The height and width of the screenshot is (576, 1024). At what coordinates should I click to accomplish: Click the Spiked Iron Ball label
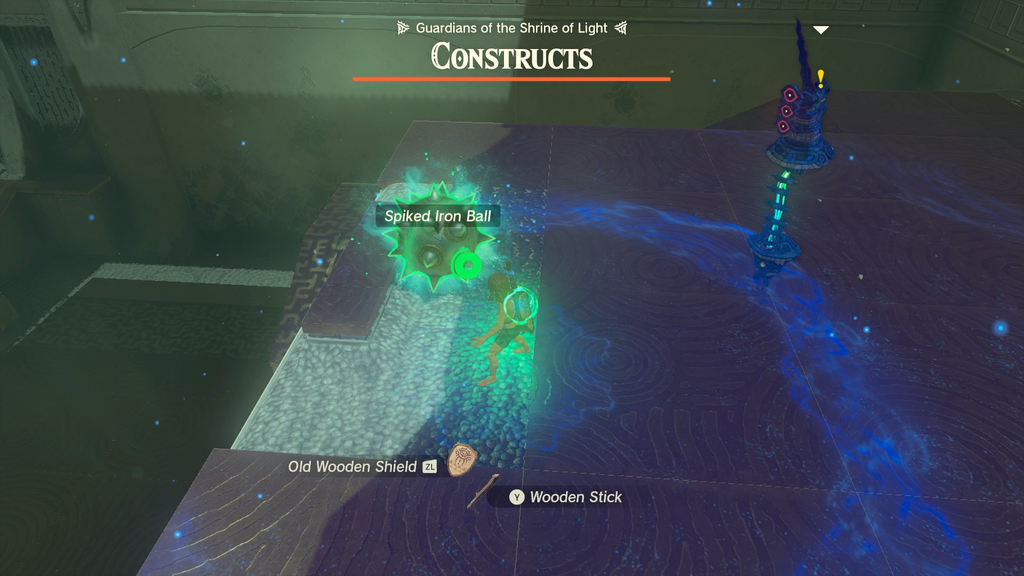pyautogui.click(x=436, y=216)
